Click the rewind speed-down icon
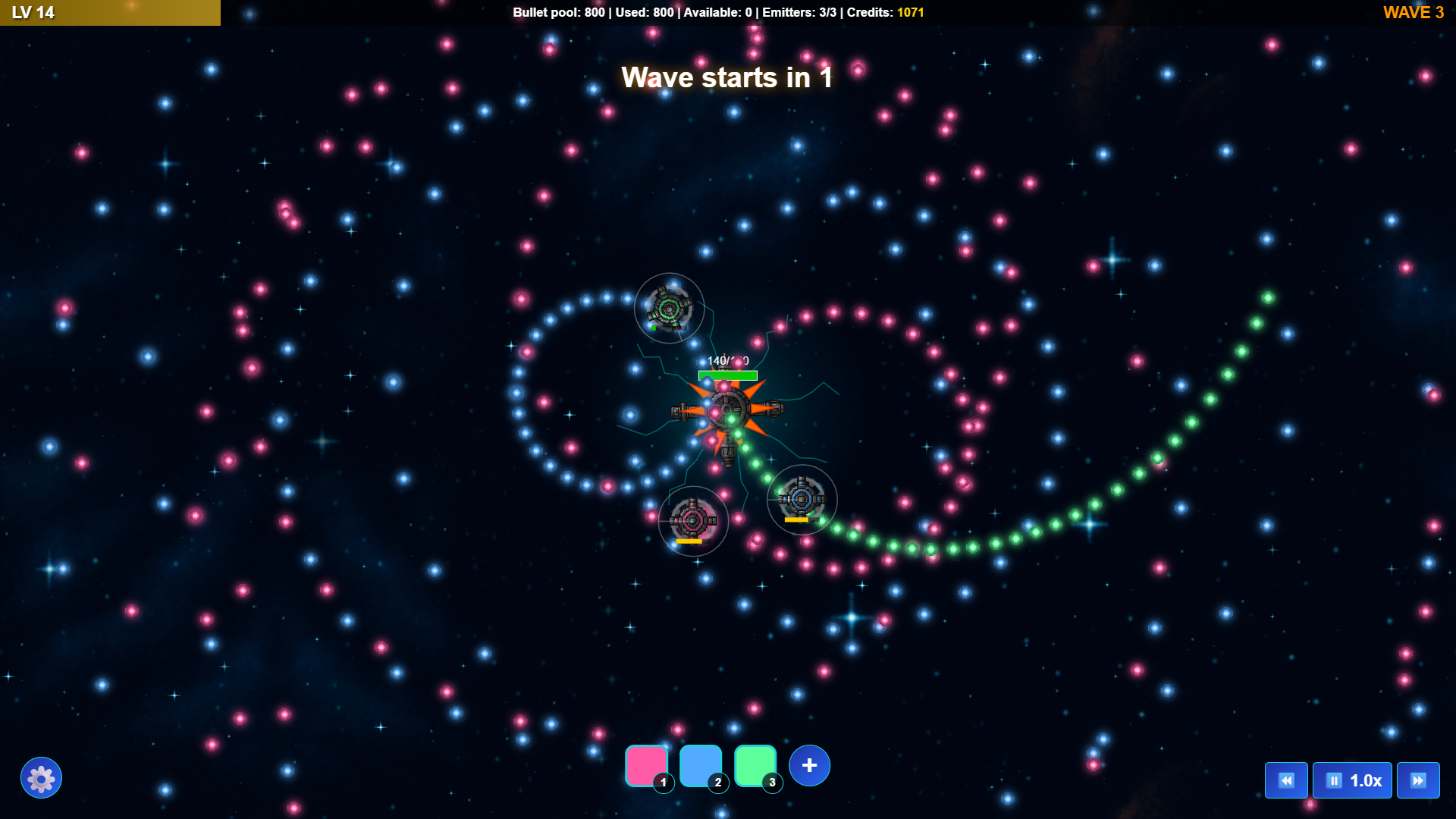 tap(1286, 780)
